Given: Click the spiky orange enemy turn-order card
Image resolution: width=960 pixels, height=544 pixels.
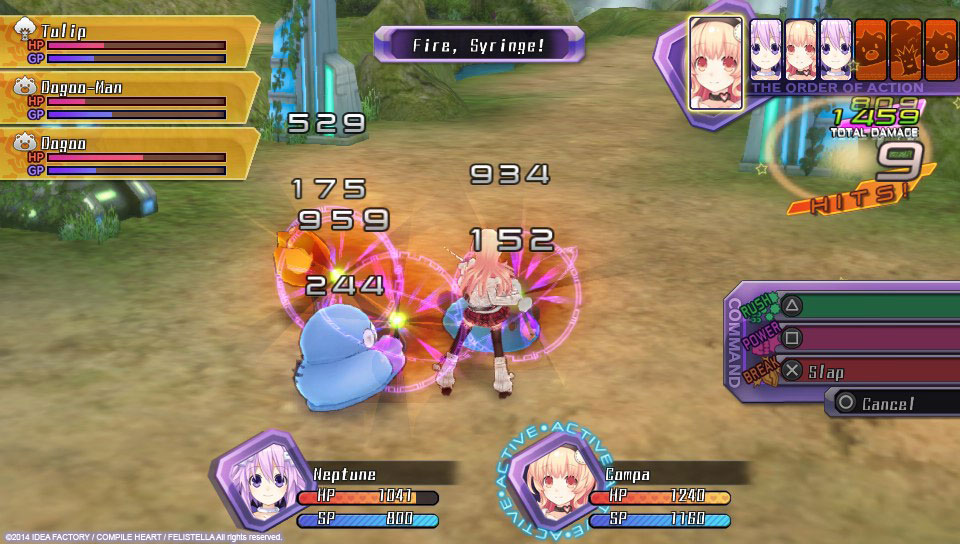Looking at the screenshot, I should 906,48.
